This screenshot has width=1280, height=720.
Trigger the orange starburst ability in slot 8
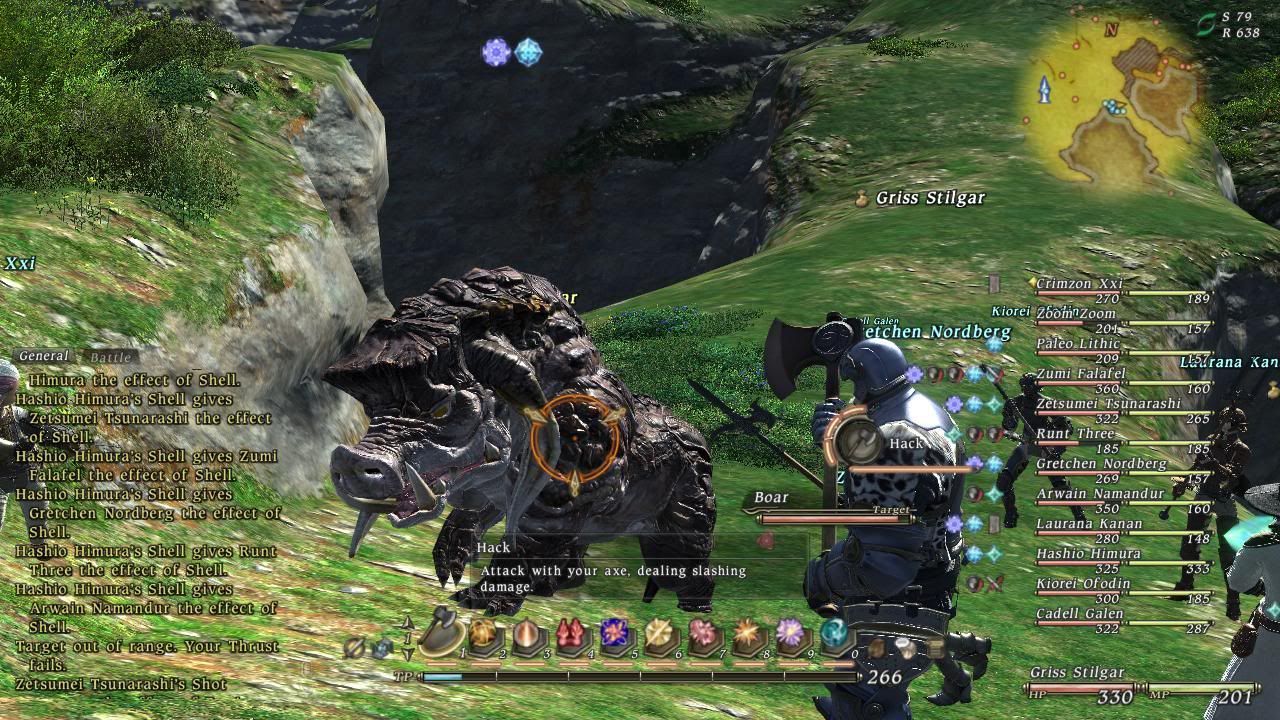(x=746, y=634)
